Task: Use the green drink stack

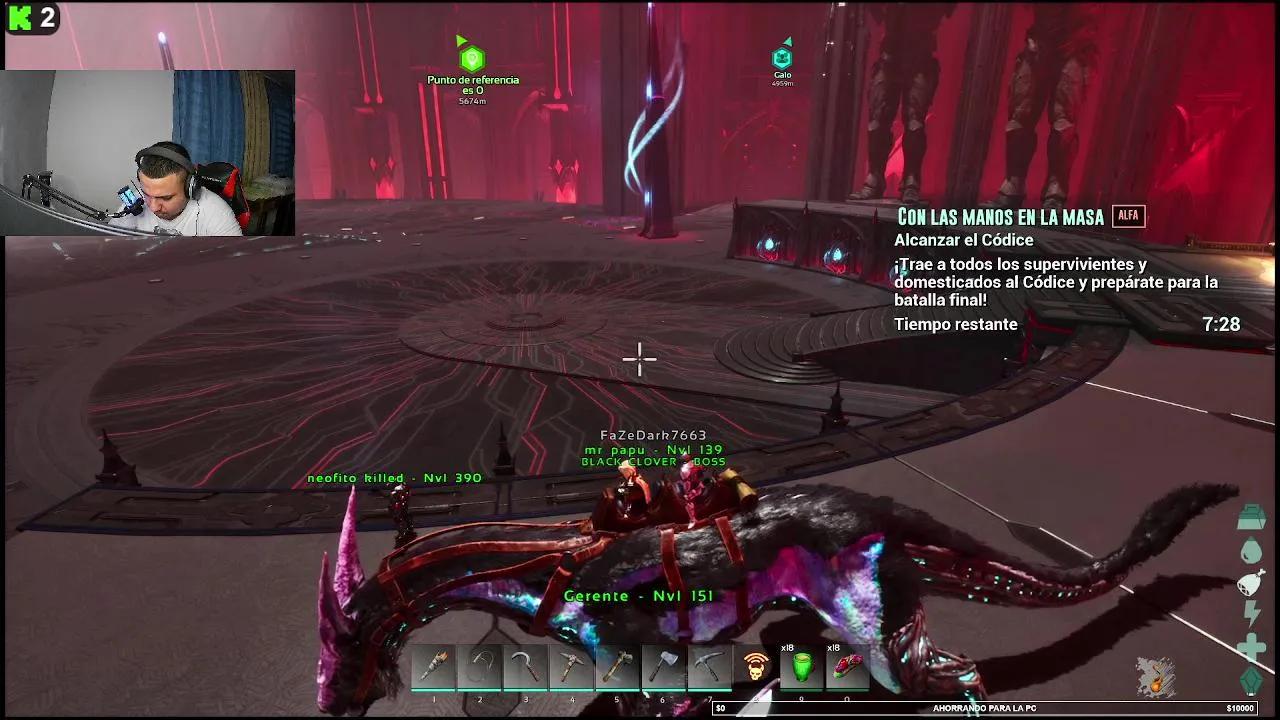Action: [x=801, y=668]
